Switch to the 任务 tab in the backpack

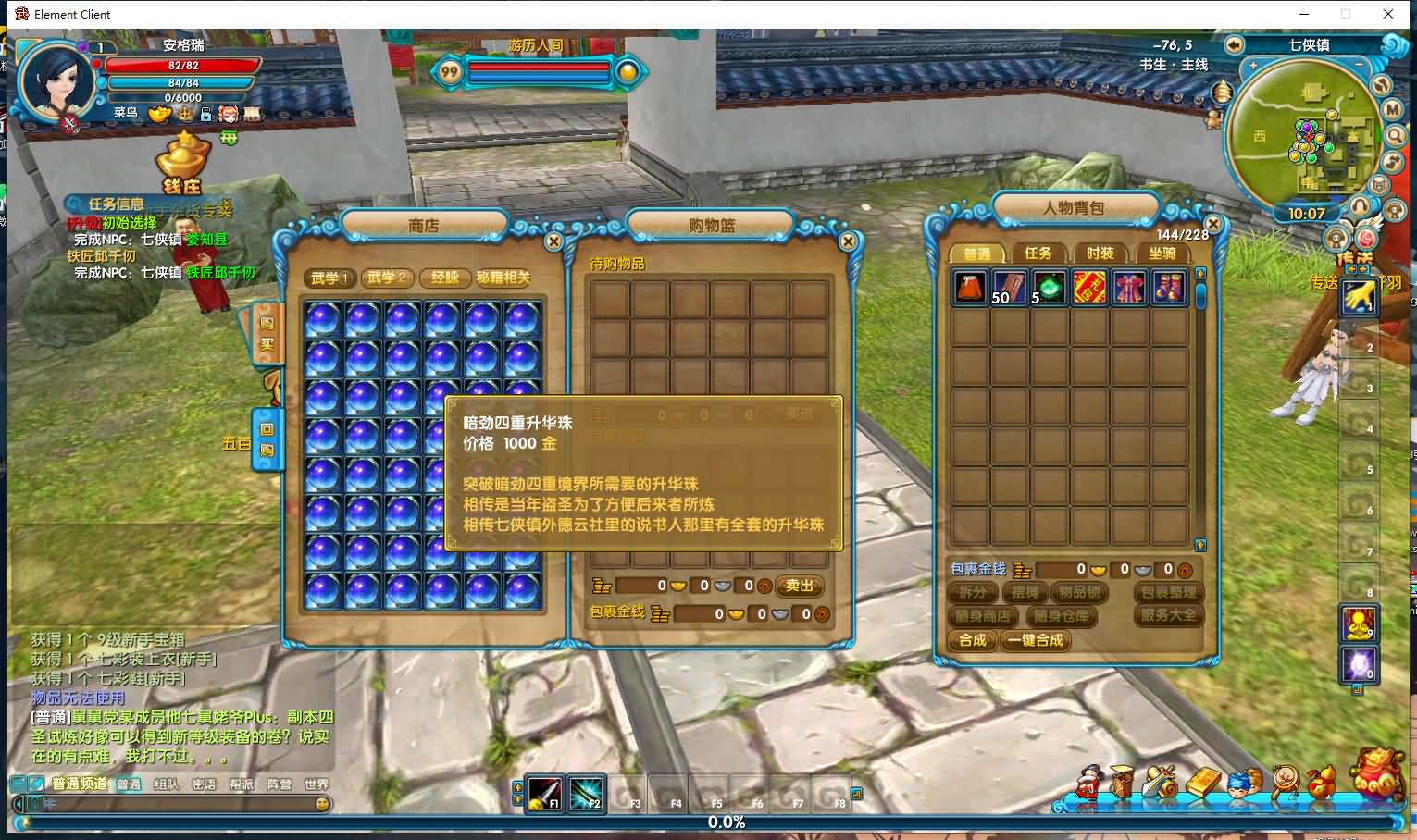click(1038, 253)
